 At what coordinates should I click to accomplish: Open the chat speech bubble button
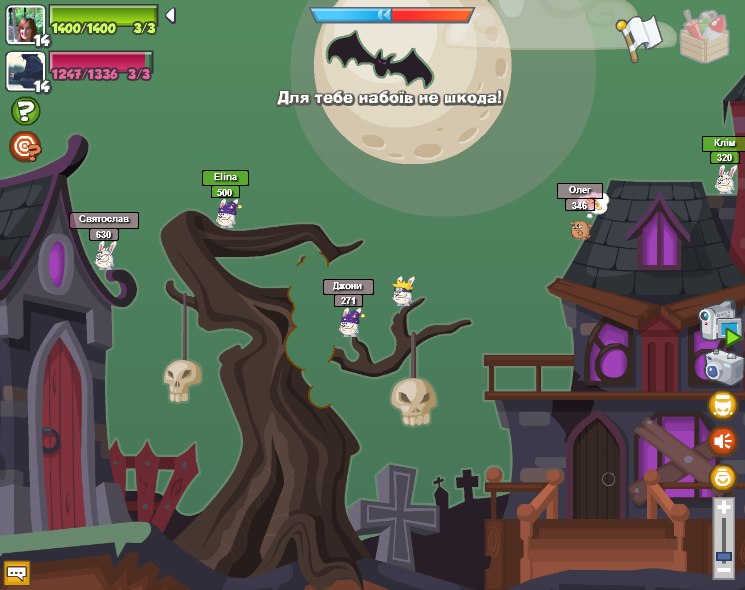coord(17,573)
